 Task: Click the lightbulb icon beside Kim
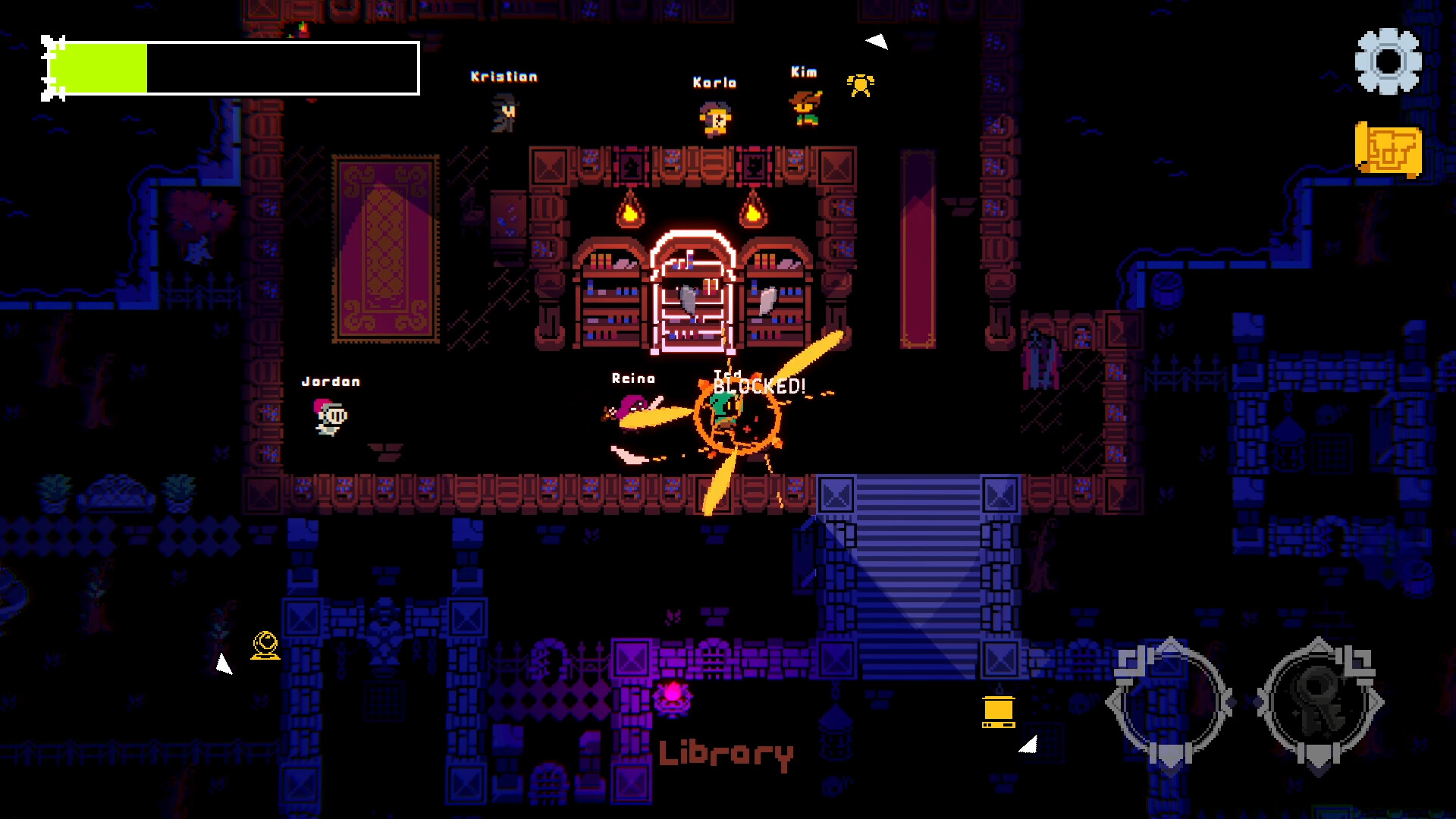point(861,83)
